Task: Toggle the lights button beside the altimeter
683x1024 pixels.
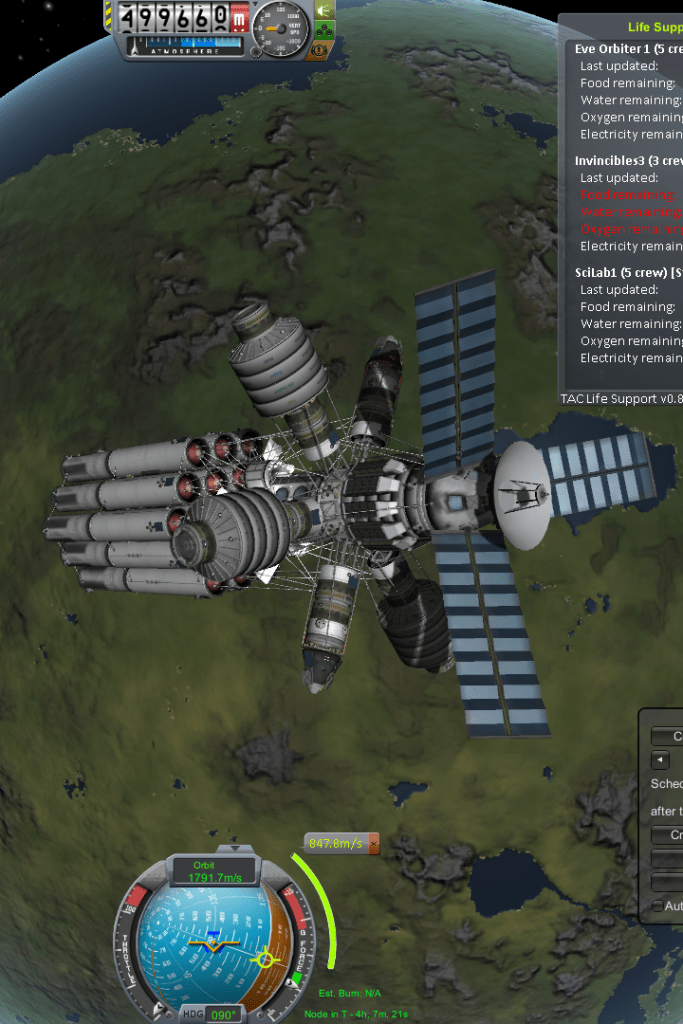Action: (x=324, y=11)
